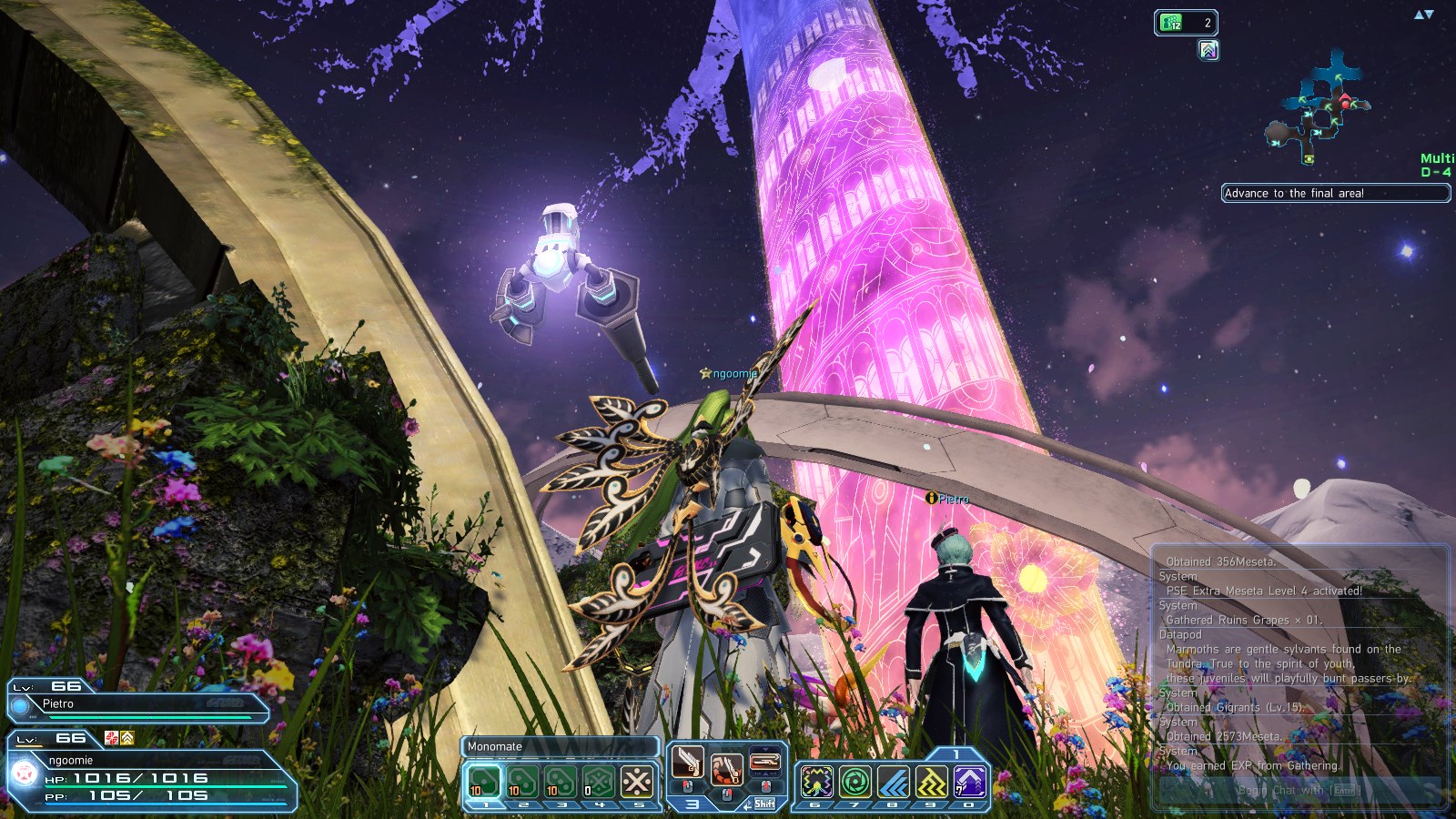The image size is (1456, 819).
Task: Click the Advance to the final area objective banner
Action: click(1338, 193)
